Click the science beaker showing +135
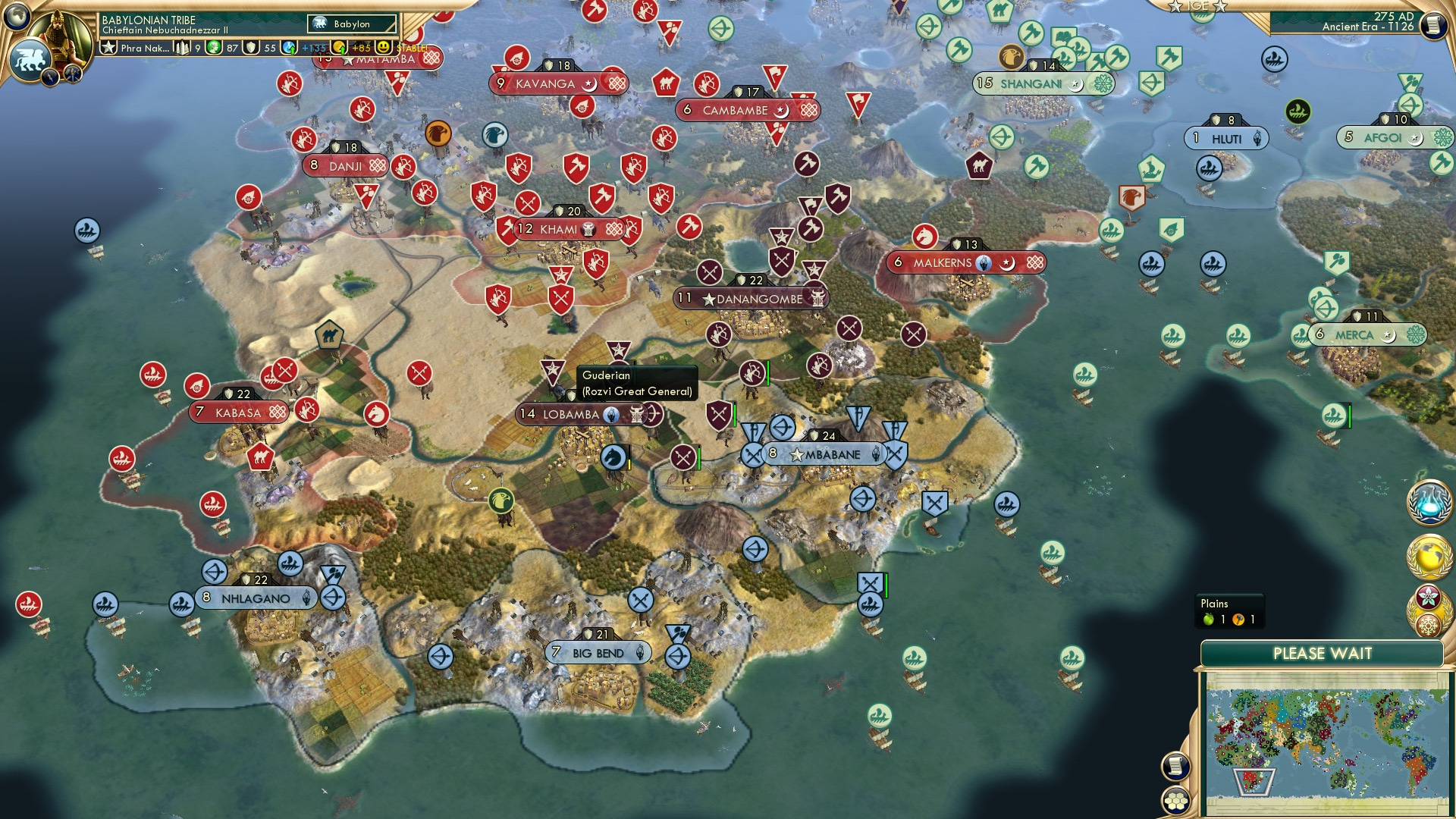Image resolution: width=1456 pixels, height=819 pixels. [289, 47]
